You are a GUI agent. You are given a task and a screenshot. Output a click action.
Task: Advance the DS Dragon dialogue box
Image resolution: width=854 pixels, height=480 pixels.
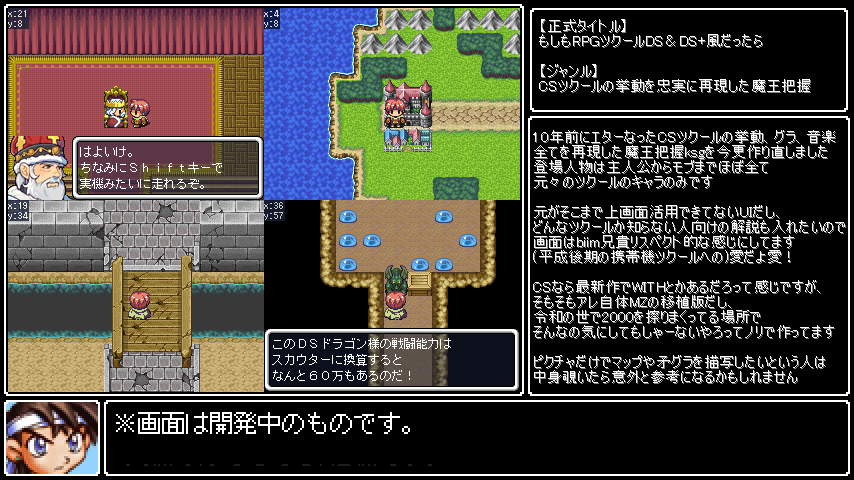(x=391, y=360)
